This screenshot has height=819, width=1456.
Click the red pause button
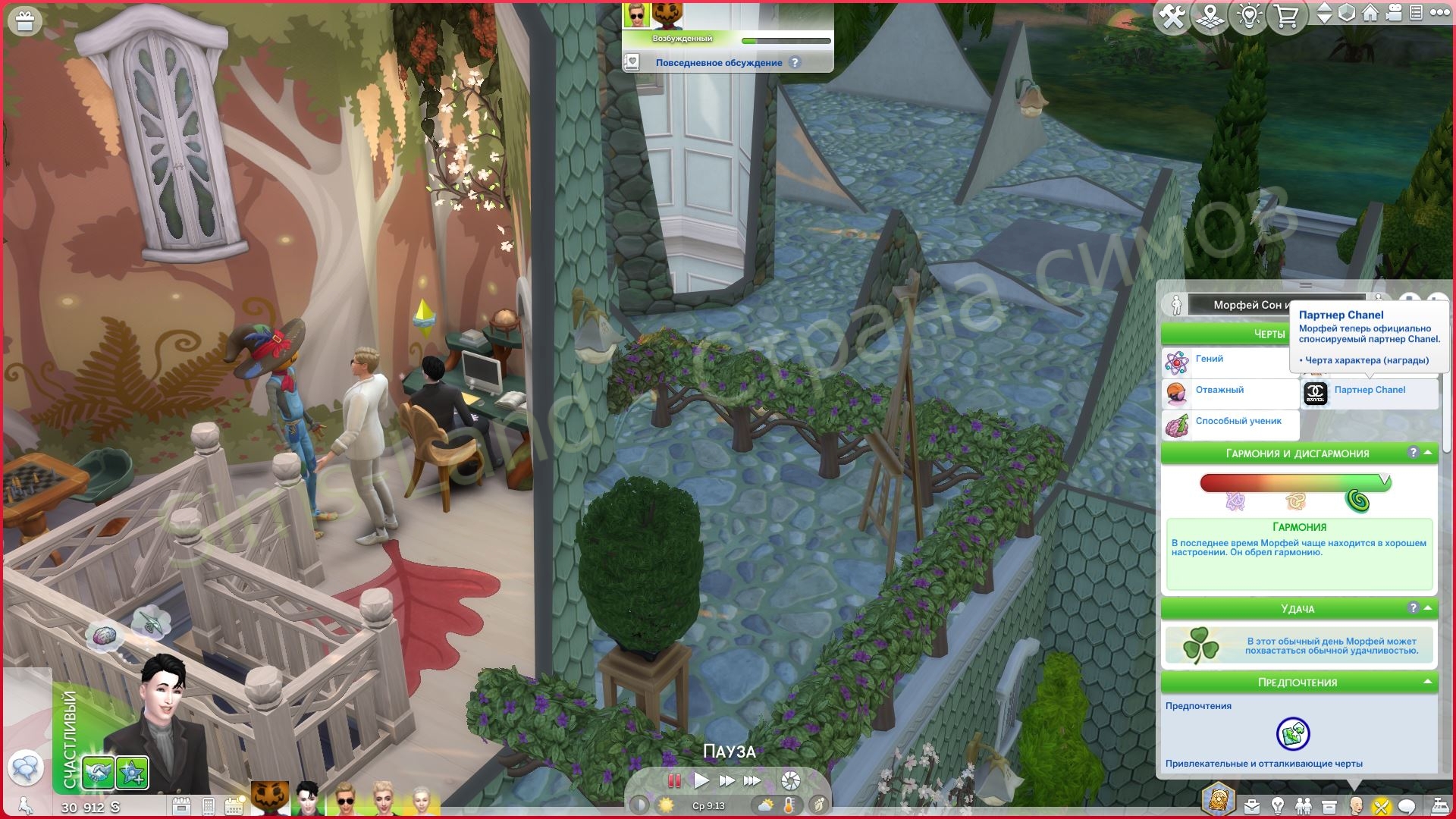tap(673, 780)
